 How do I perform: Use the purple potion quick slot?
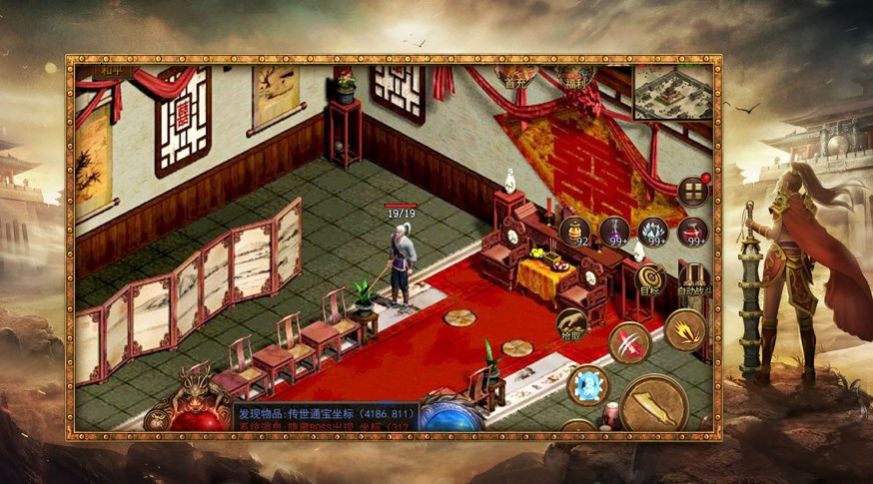pyautogui.click(x=614, y=231)
